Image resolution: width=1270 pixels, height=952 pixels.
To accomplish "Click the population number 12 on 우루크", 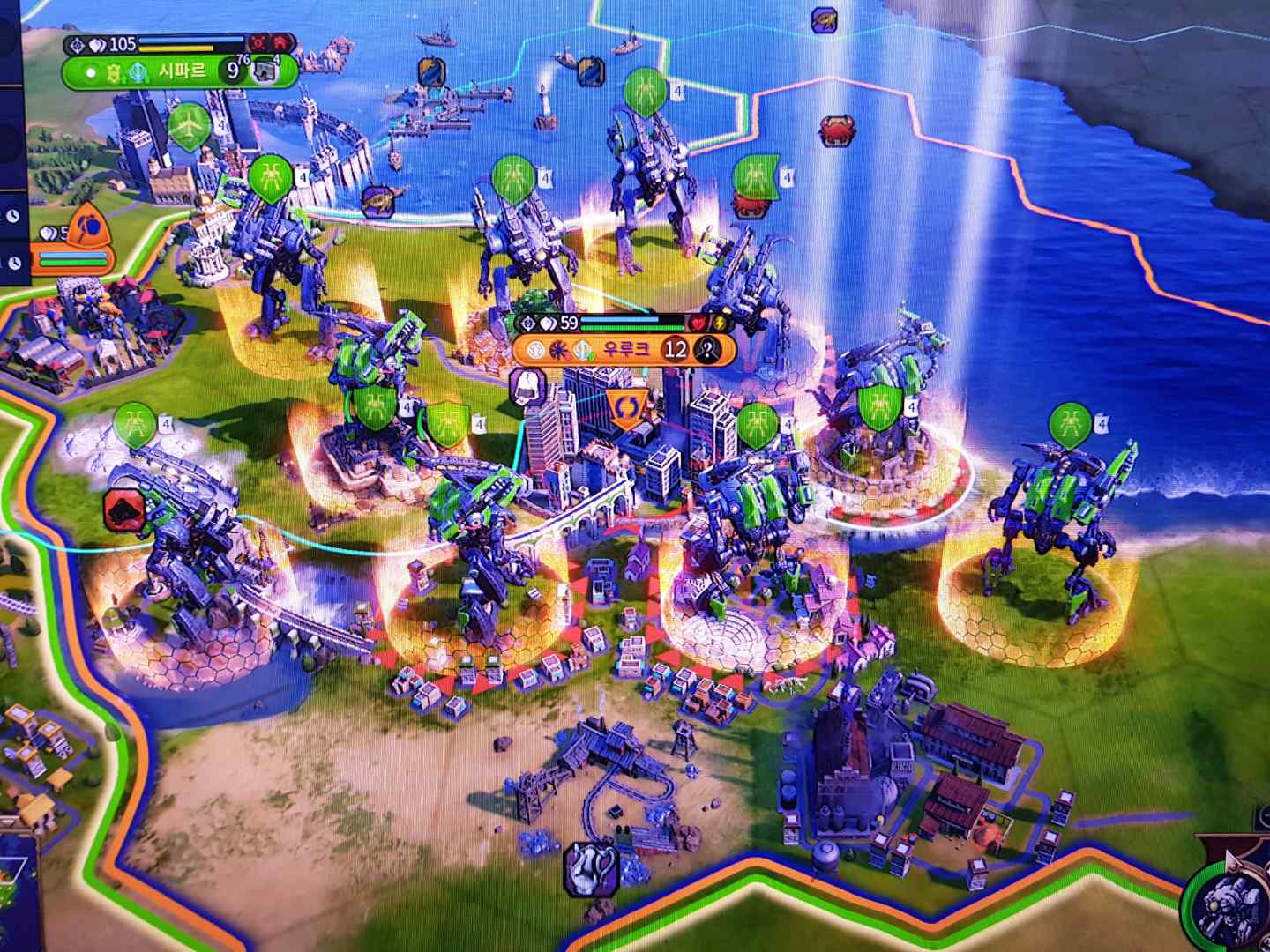I will 676,349.
